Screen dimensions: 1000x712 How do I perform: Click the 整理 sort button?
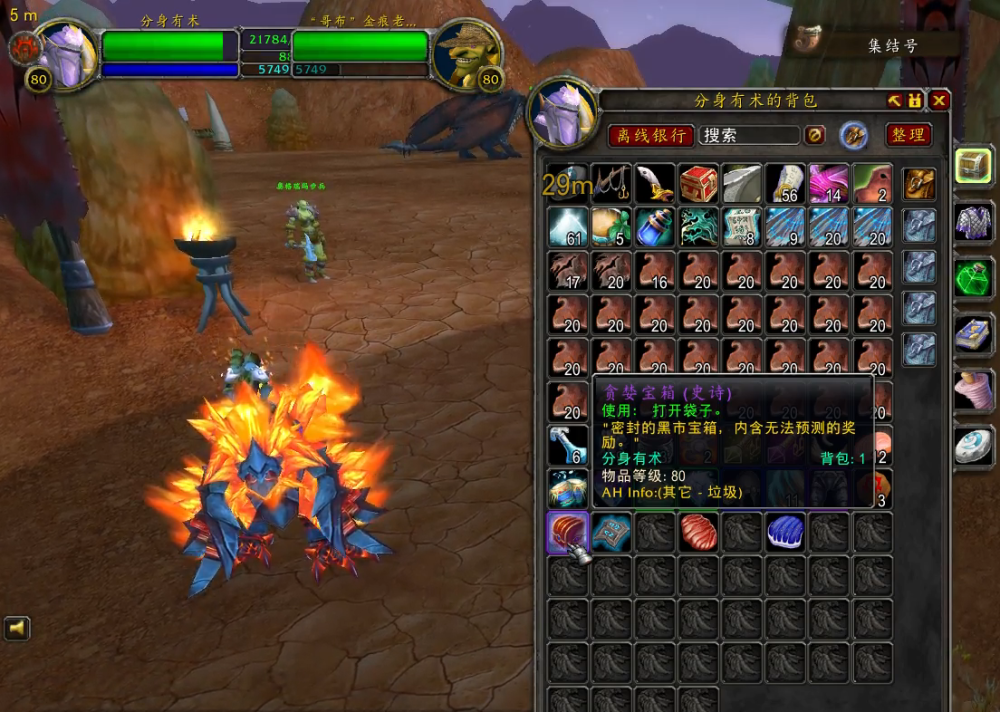[x=909, y=135]
